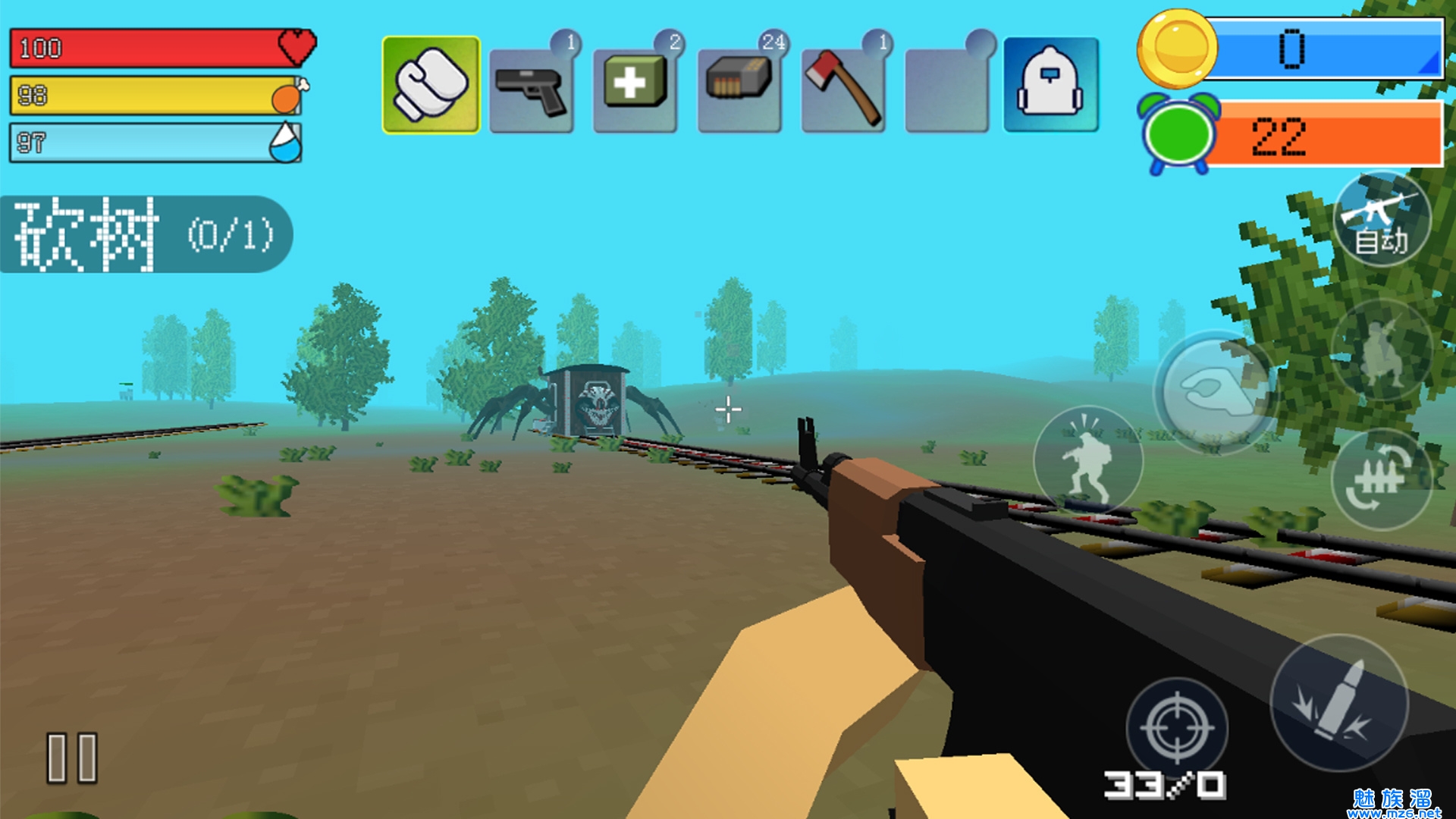Click the gold coin icon
Viewport: 1456px width, 819px height.
[1176, 49]
